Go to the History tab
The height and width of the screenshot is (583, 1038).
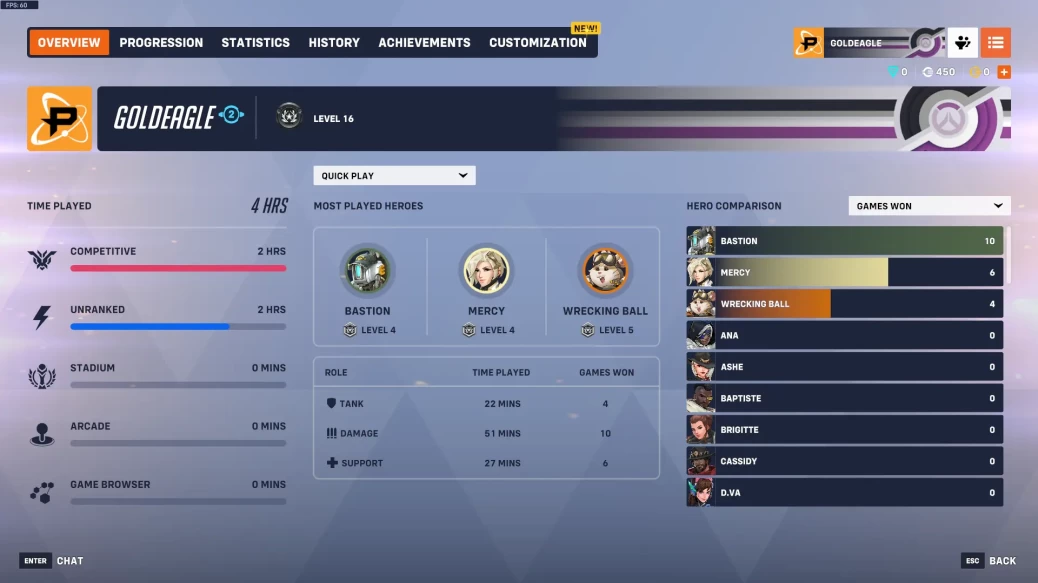pos(334,42)
